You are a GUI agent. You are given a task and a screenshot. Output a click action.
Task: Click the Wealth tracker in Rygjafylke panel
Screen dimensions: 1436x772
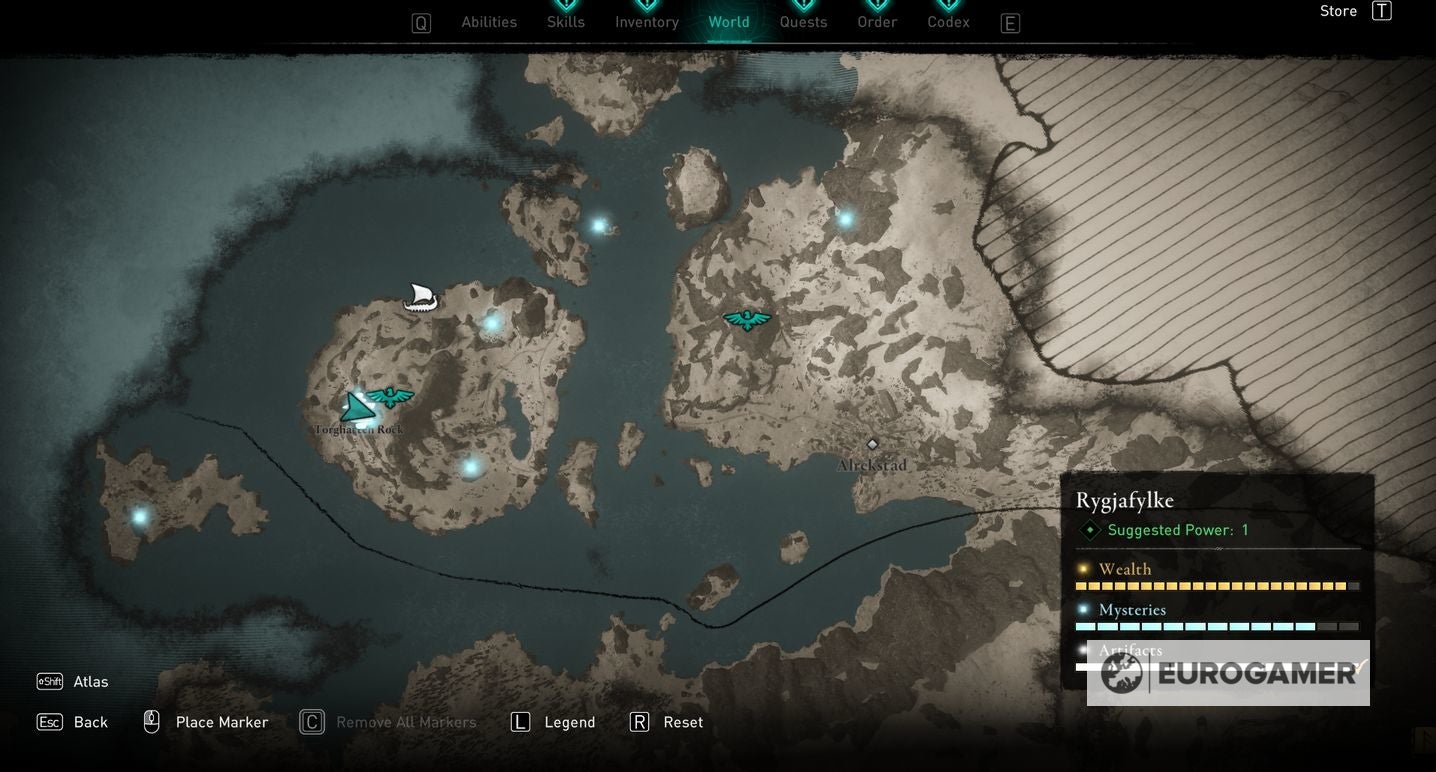(x=1125, y=570)
